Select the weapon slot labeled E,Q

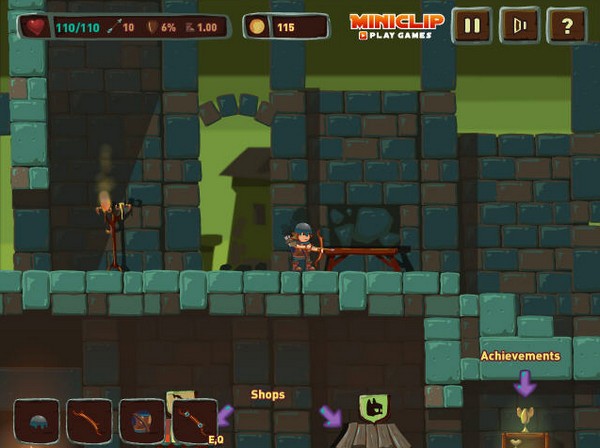pos(194,421)
